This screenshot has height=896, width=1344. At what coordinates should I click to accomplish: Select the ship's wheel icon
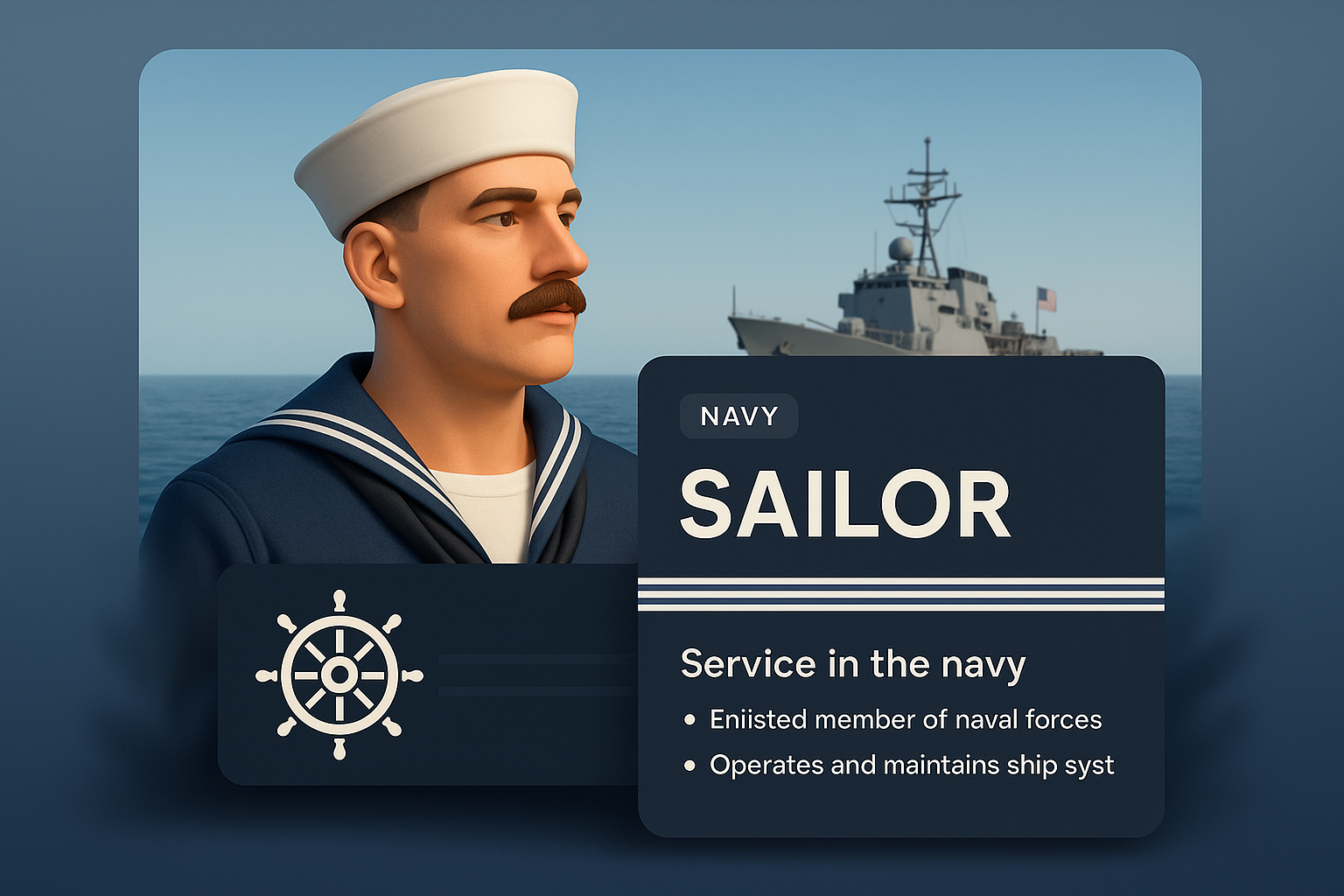click(339, 675)
